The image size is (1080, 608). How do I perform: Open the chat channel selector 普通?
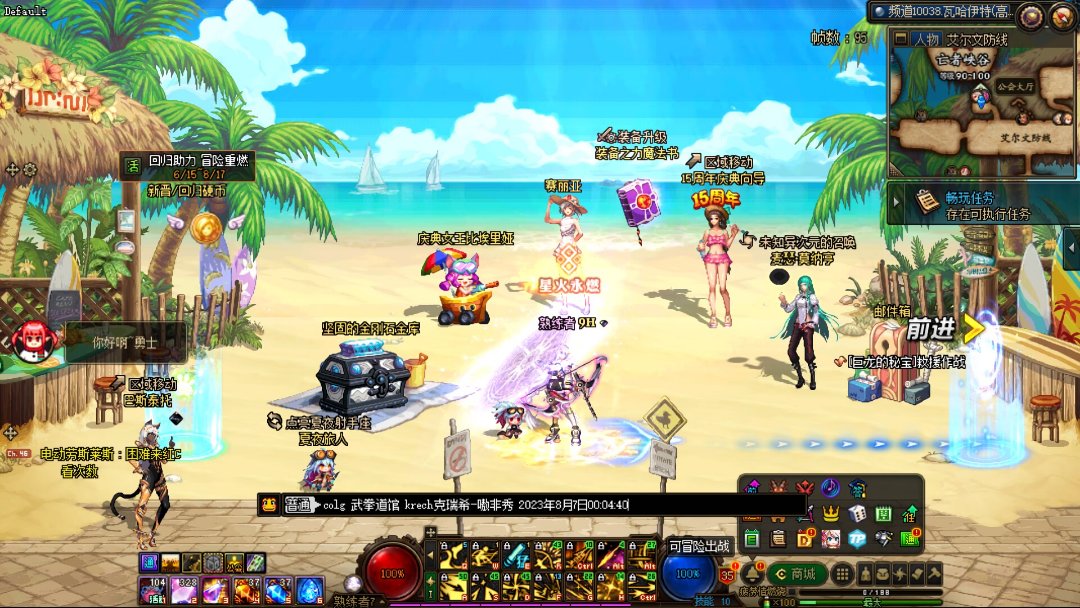pyautogui.click(x=300, y=505)
